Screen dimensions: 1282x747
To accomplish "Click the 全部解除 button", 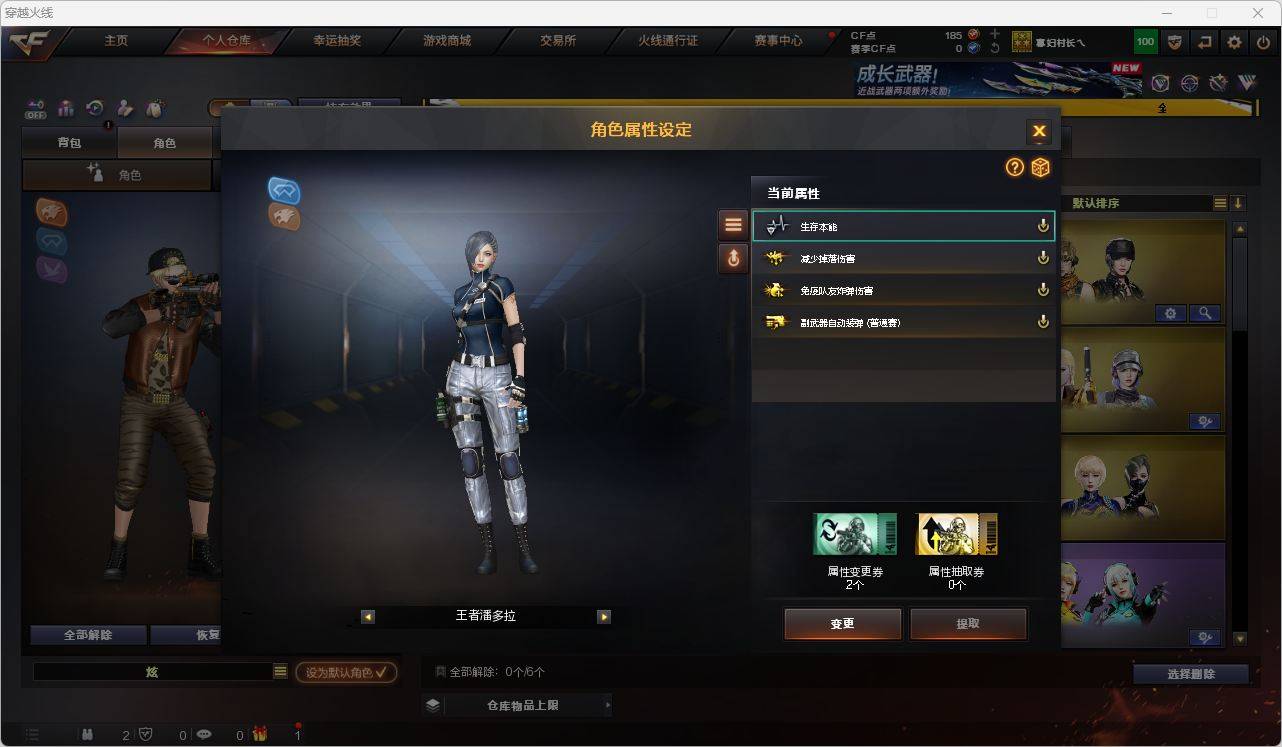I will point(87,634).
